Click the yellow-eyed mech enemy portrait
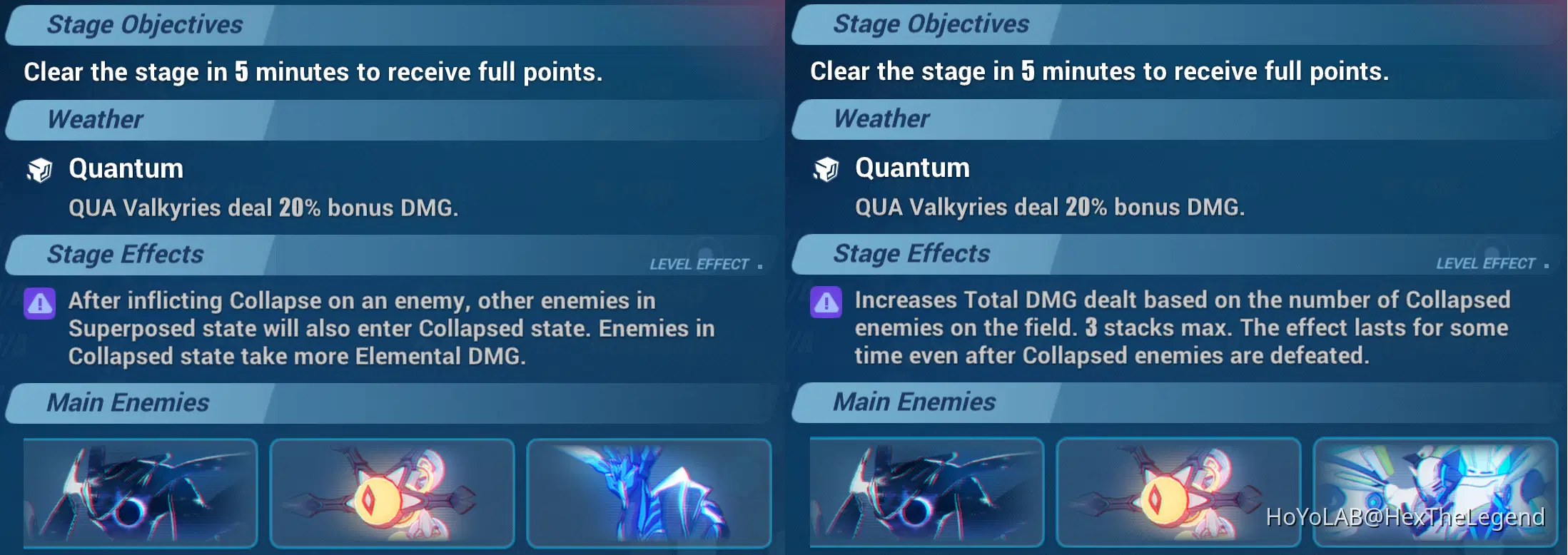The image size is (1568, 555). [391, 492]
